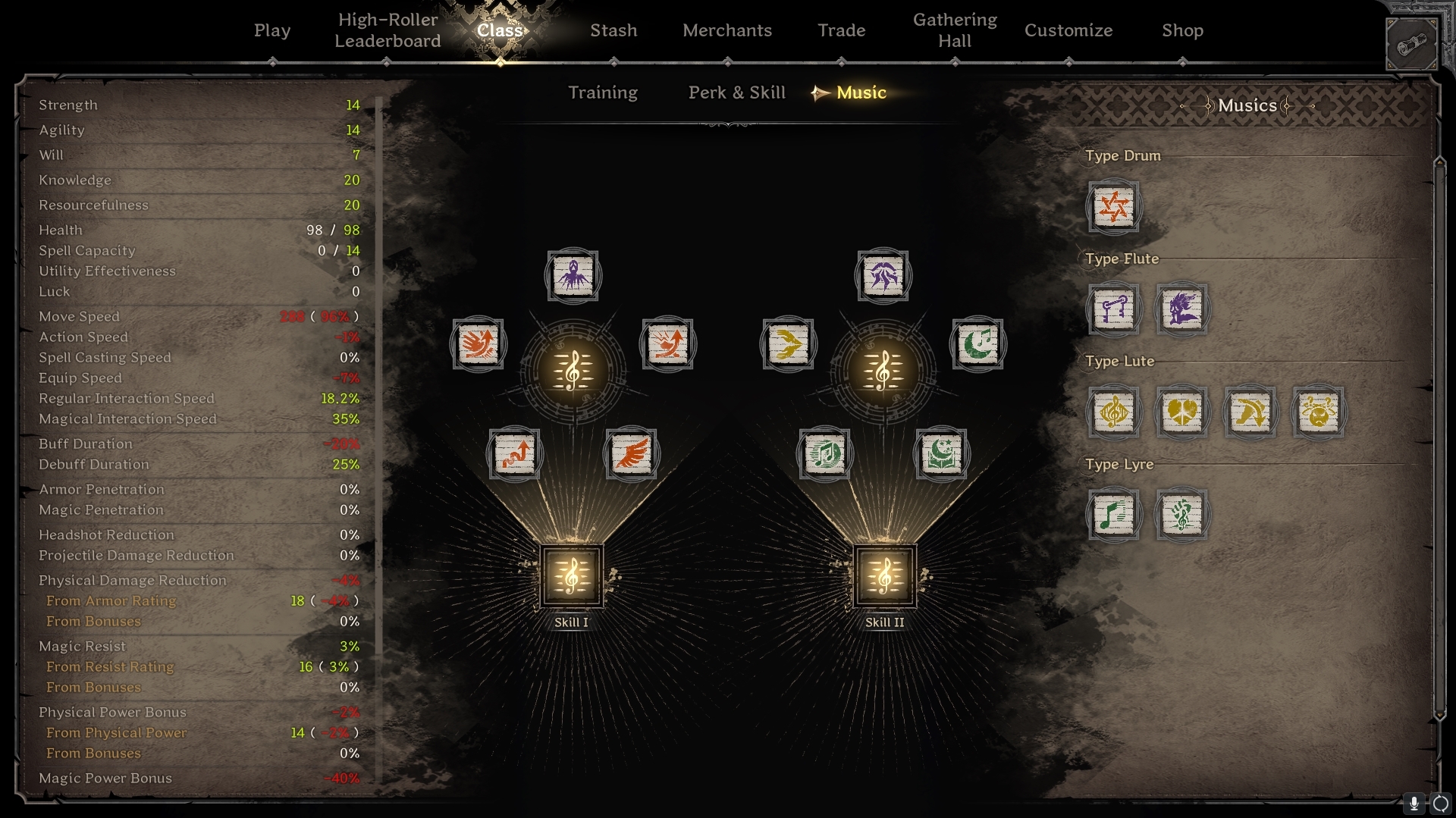
Task: Open the Perk & Skill sub-tab
Action: pos(736,92)
